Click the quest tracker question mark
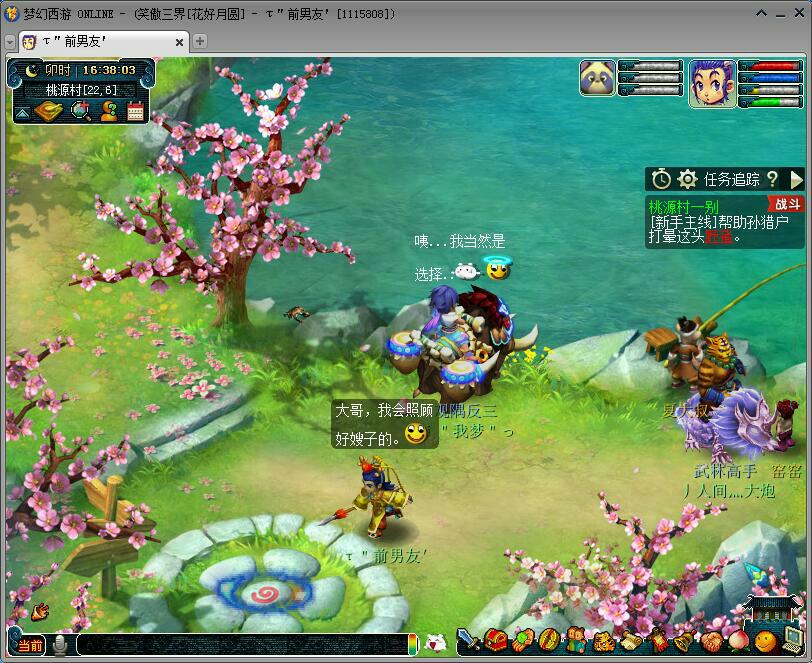Image resolution: width=812 pixels, height=663 pixels. pyautogui.click(x=772, y=179)
